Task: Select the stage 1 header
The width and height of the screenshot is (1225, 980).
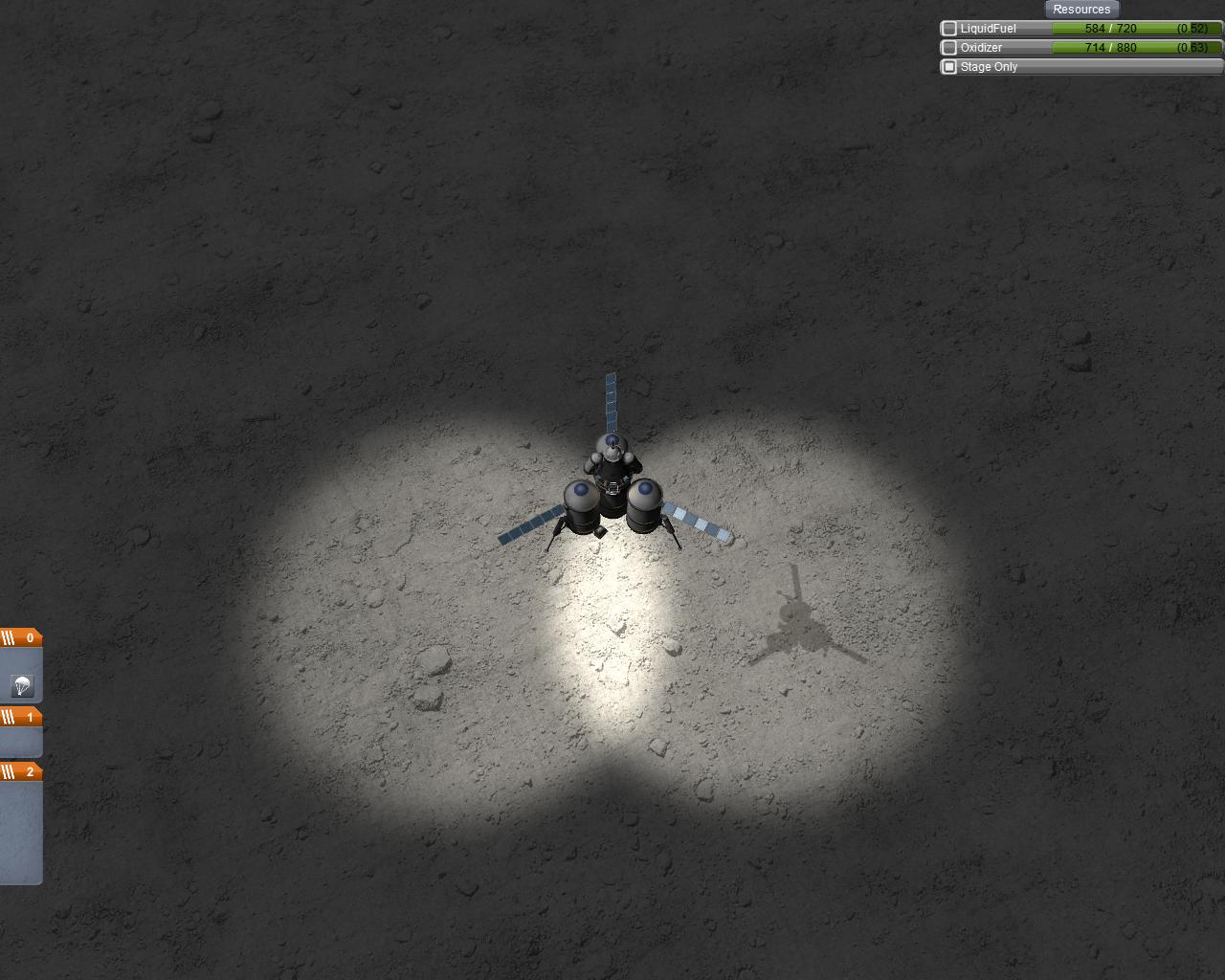Action: pyautogui.click(x=21, y=717)
